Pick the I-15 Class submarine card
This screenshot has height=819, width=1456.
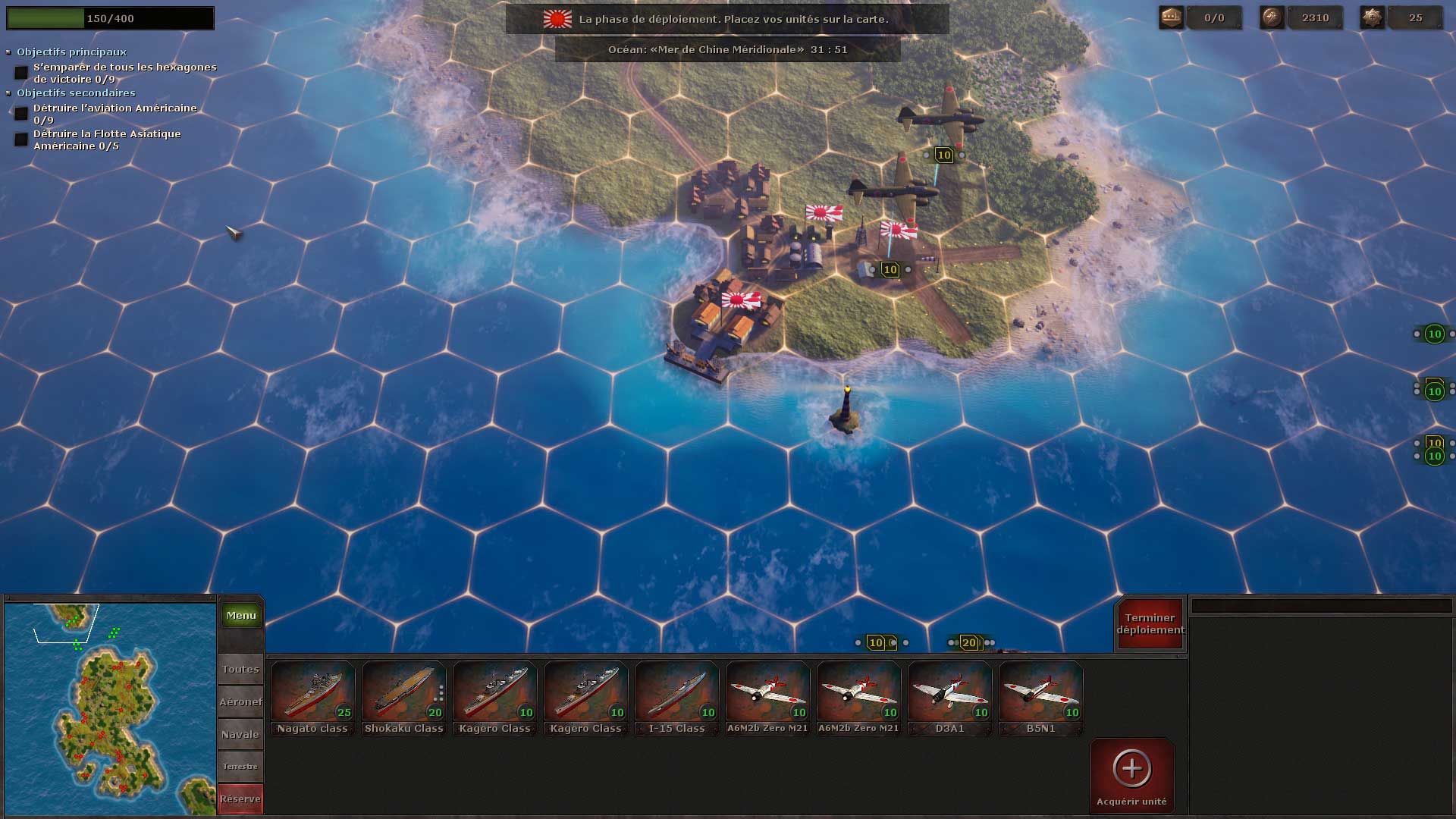pos(676,698)
